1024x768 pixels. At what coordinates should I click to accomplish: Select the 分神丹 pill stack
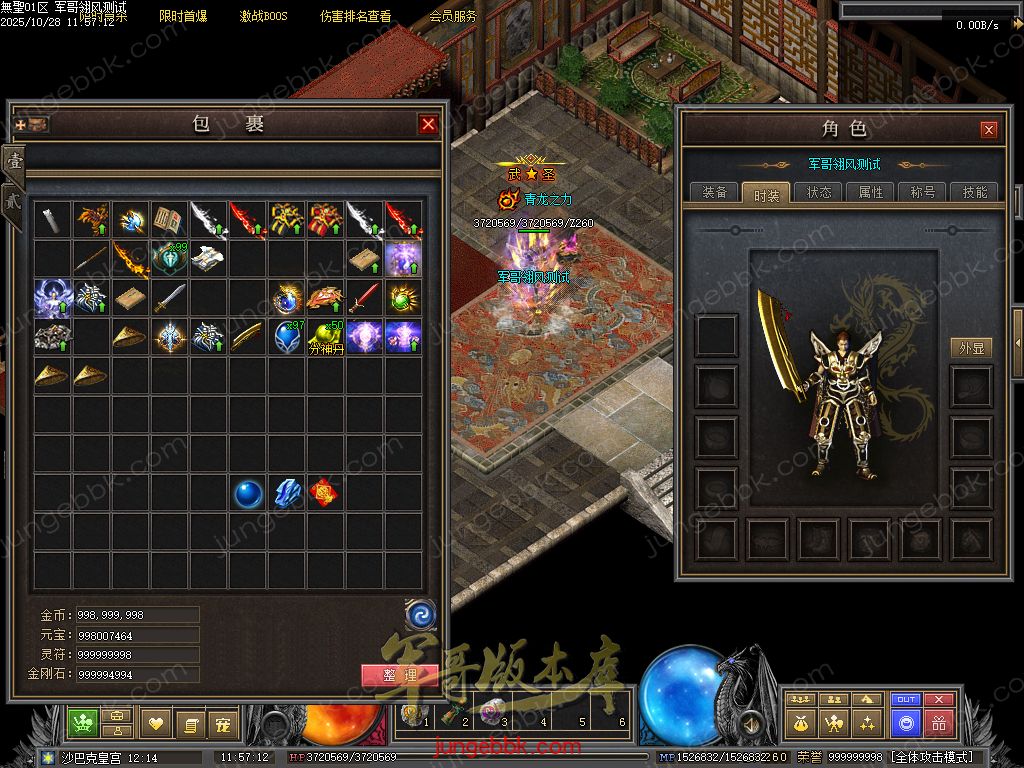[x=327, y=337]
